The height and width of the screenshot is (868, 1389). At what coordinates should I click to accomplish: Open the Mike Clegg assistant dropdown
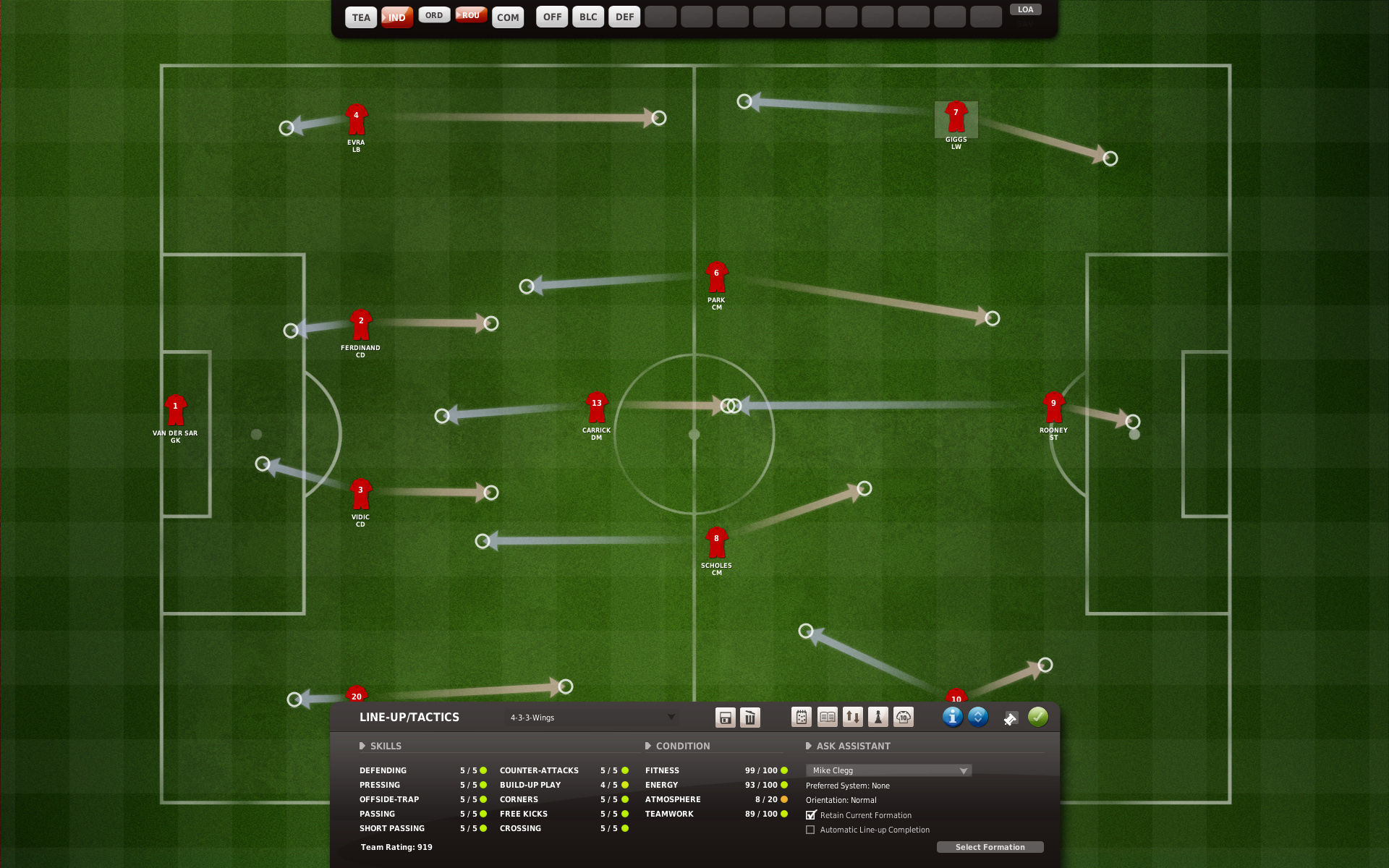tap(888, 770)
